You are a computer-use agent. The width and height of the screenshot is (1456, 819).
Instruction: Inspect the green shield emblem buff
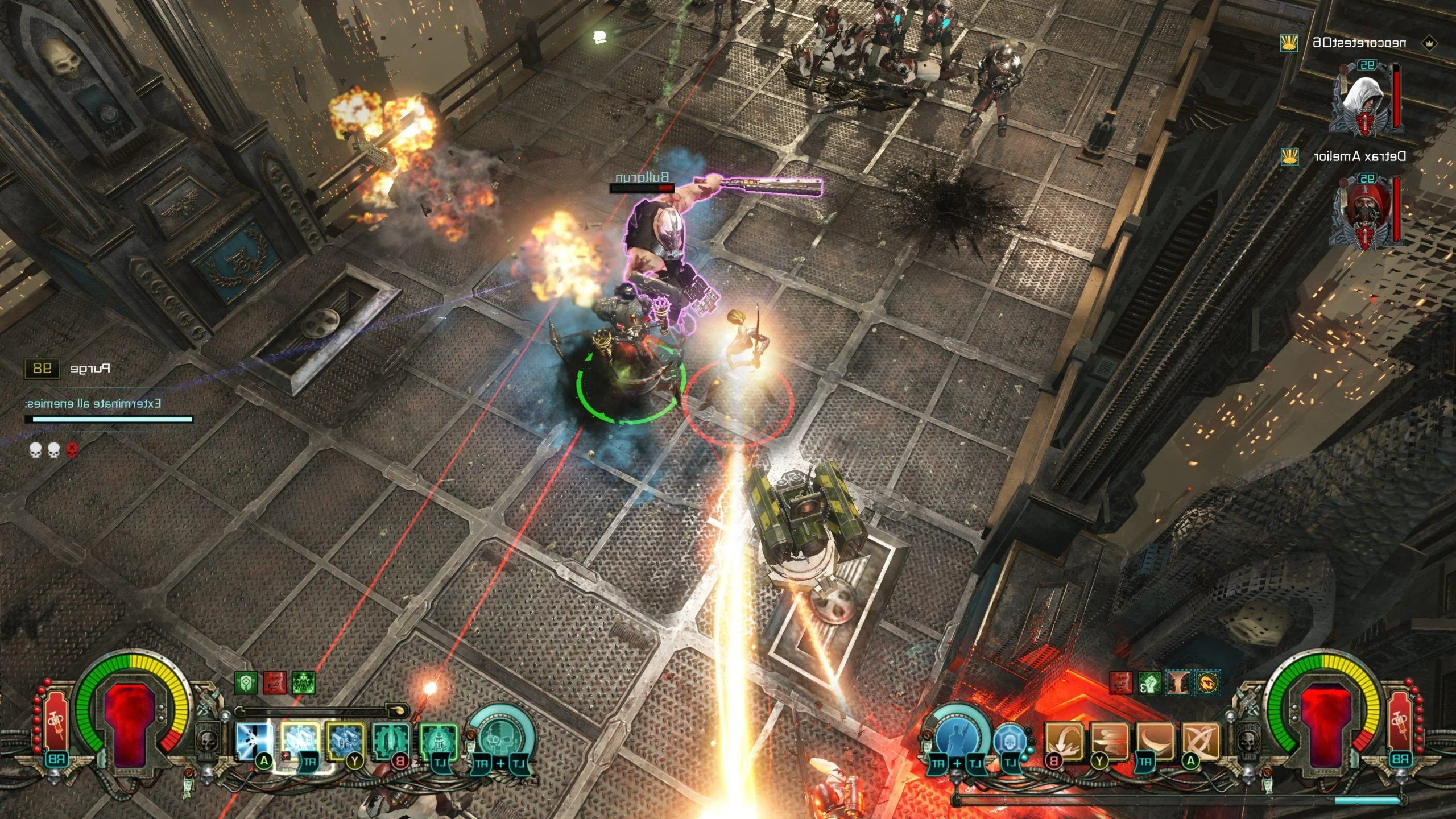pos(246,682)
